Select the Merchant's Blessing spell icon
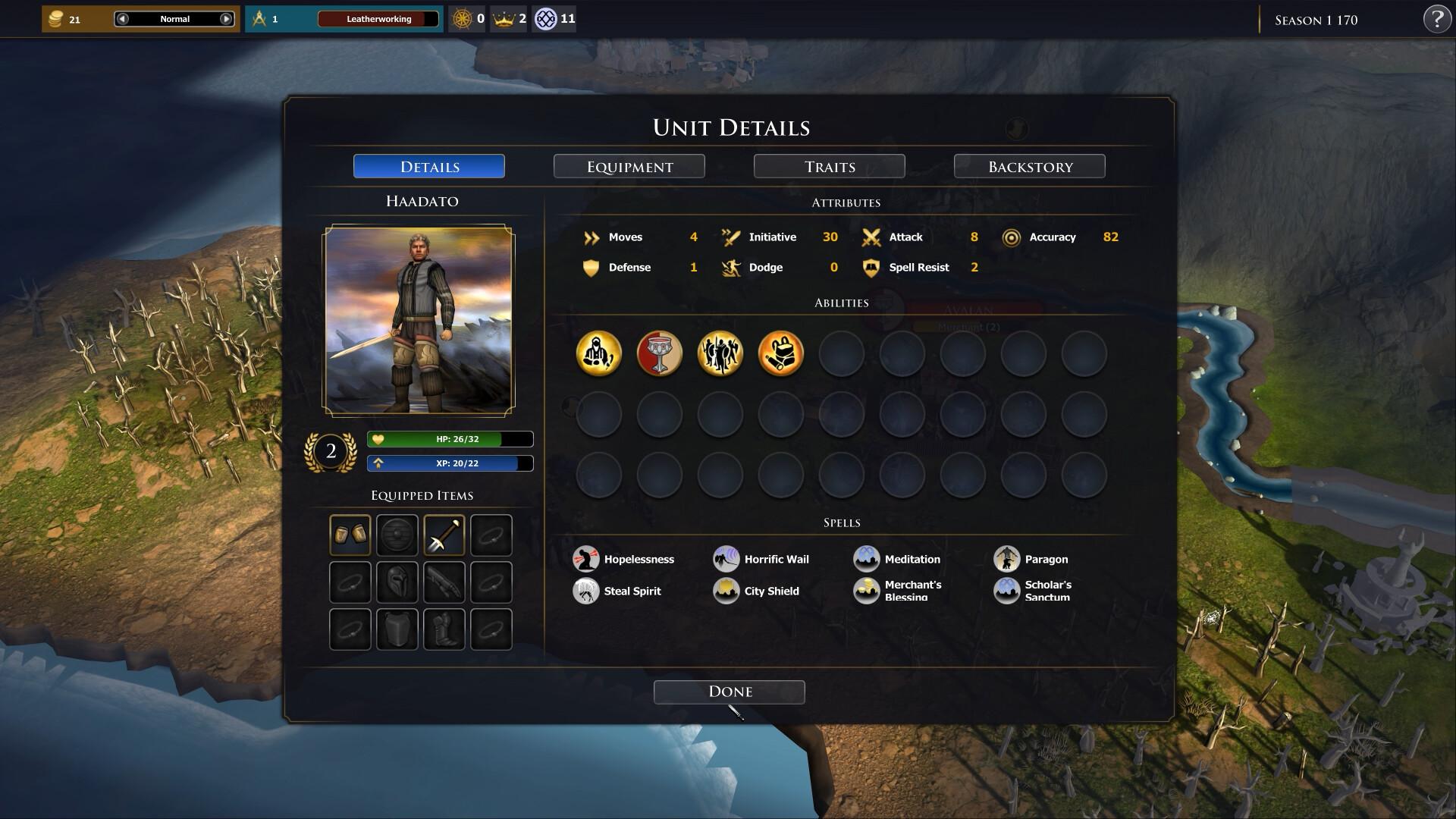Screen dimensions: 1456x819 867,590
